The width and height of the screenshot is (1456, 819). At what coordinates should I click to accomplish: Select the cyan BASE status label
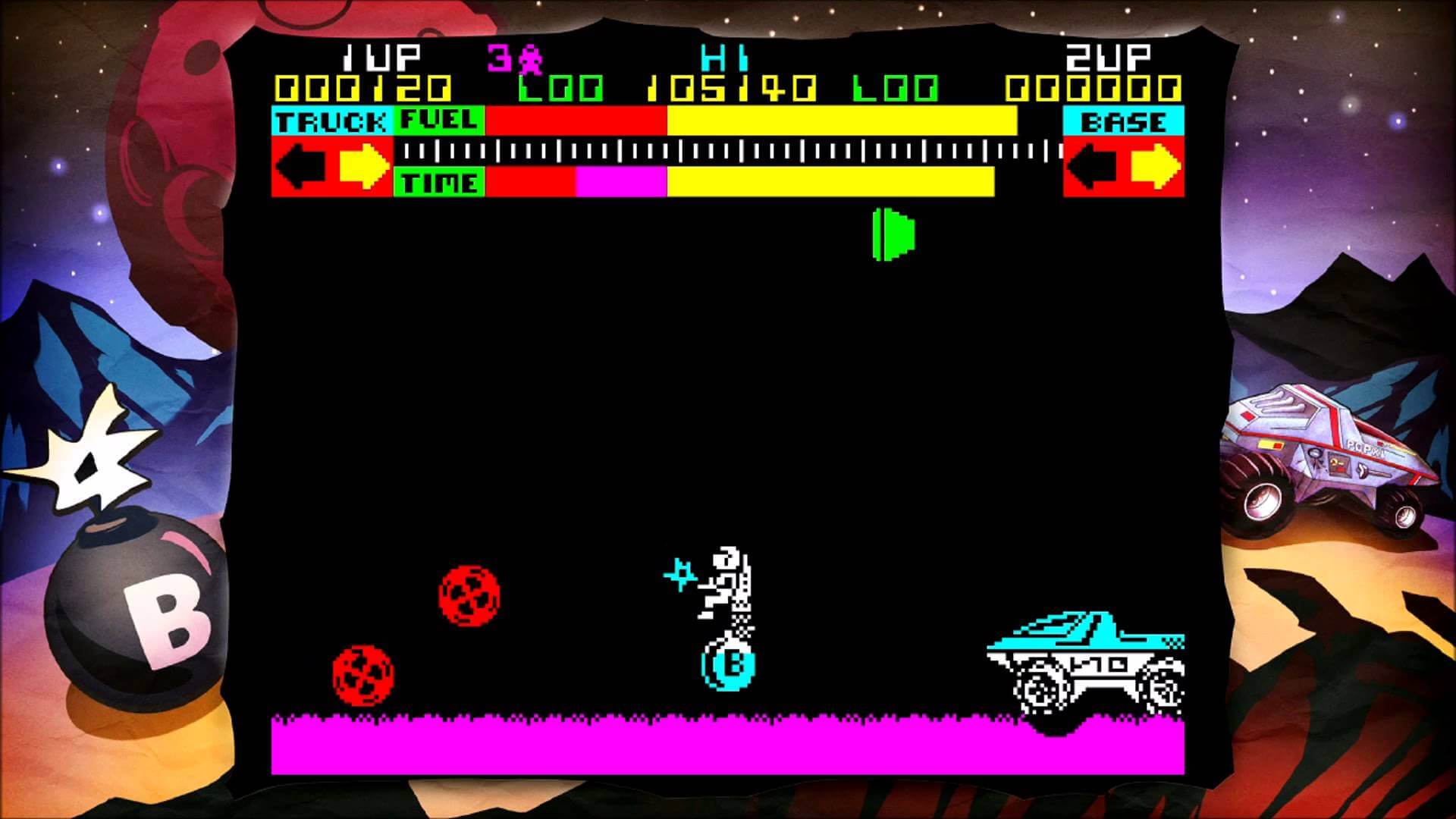pyautogui.click(x=1122, y=119)
